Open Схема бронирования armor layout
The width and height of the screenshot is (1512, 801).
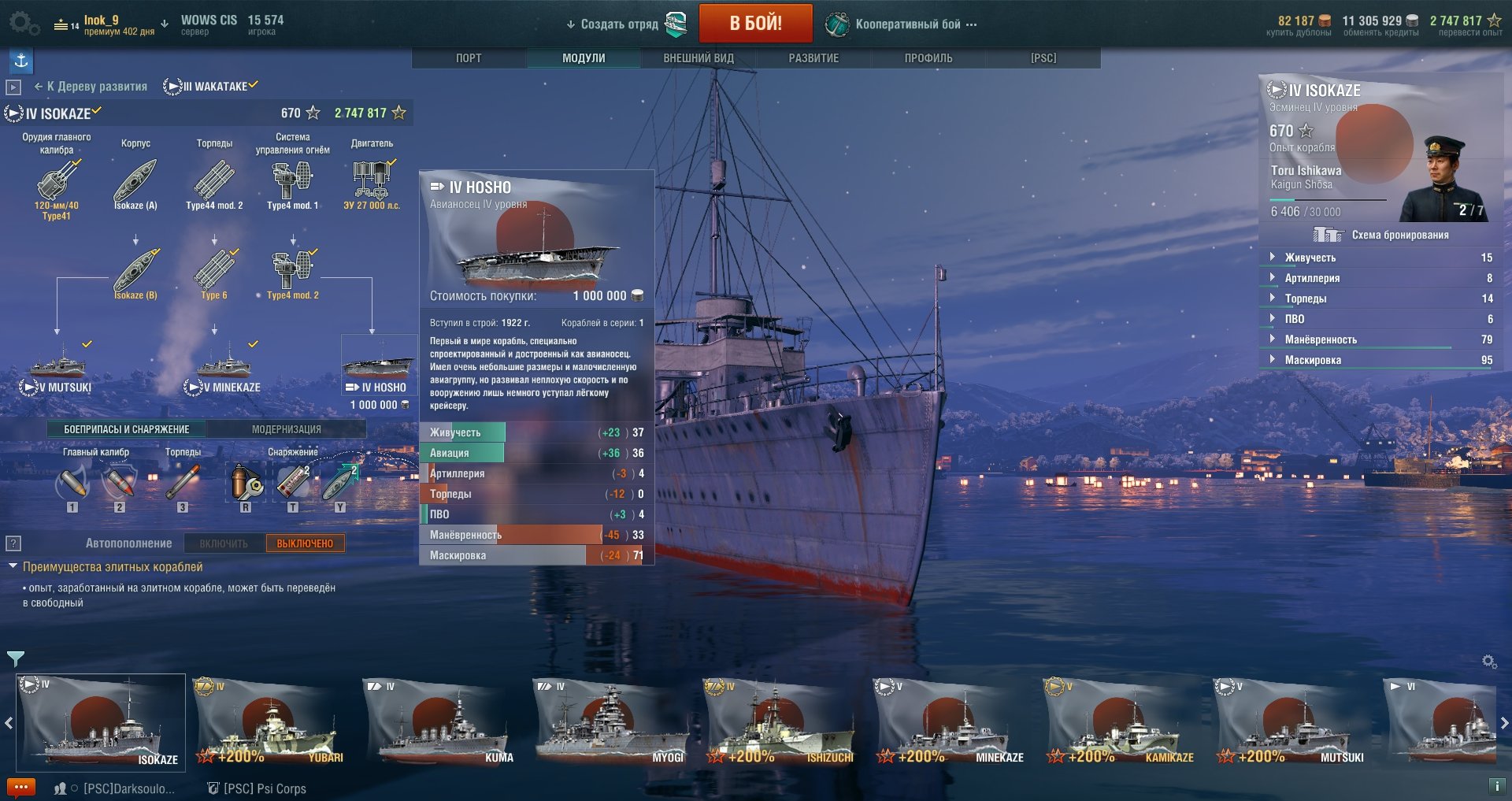[x=1399, y=235]
